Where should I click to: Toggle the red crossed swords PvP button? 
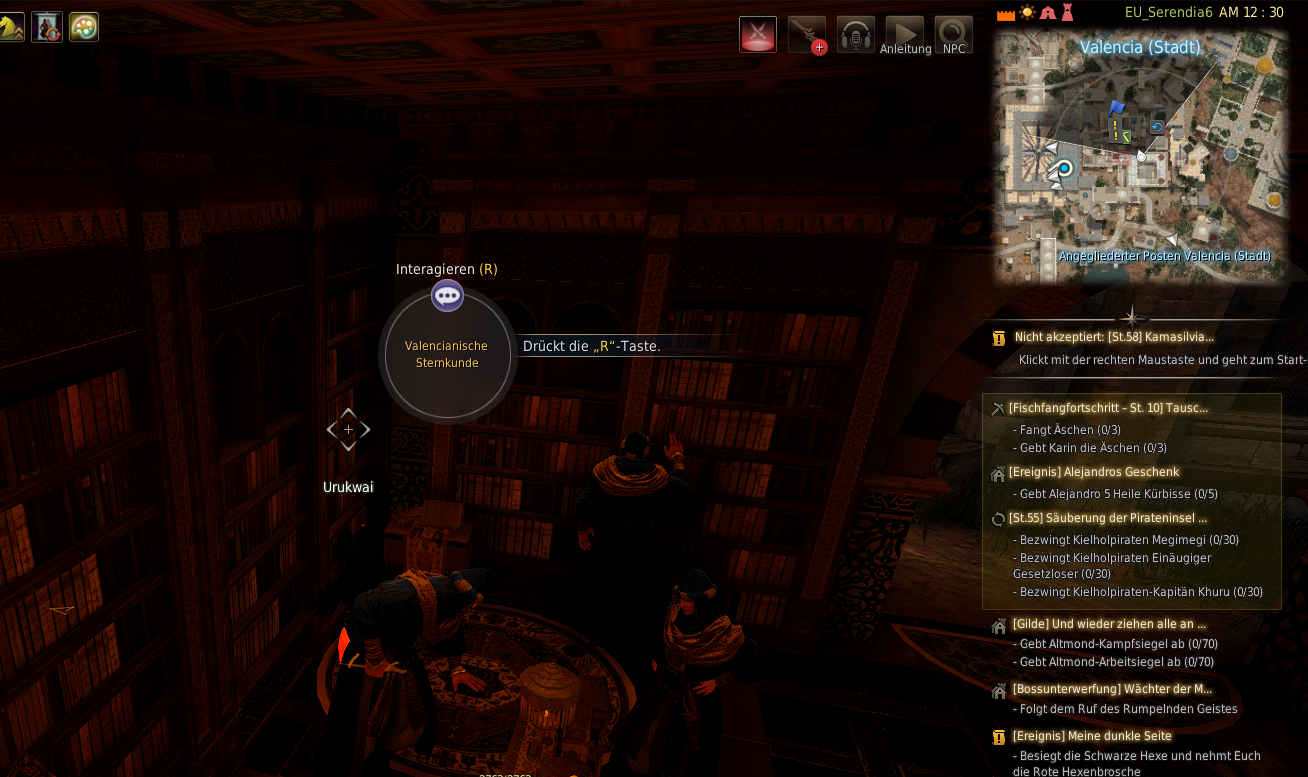pyautogui.click(x=758, y=35)
